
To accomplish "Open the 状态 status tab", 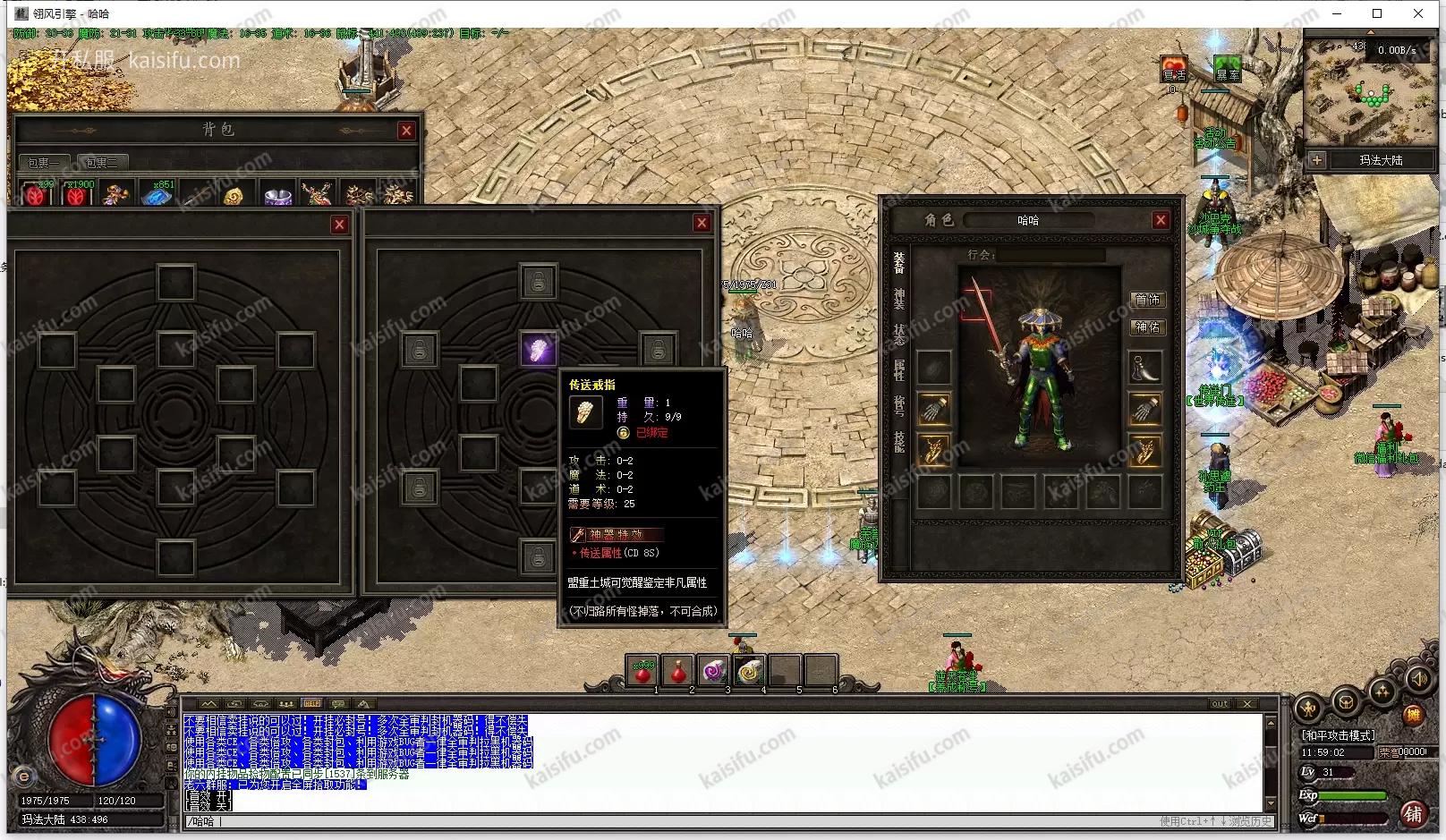I will 898,335.
